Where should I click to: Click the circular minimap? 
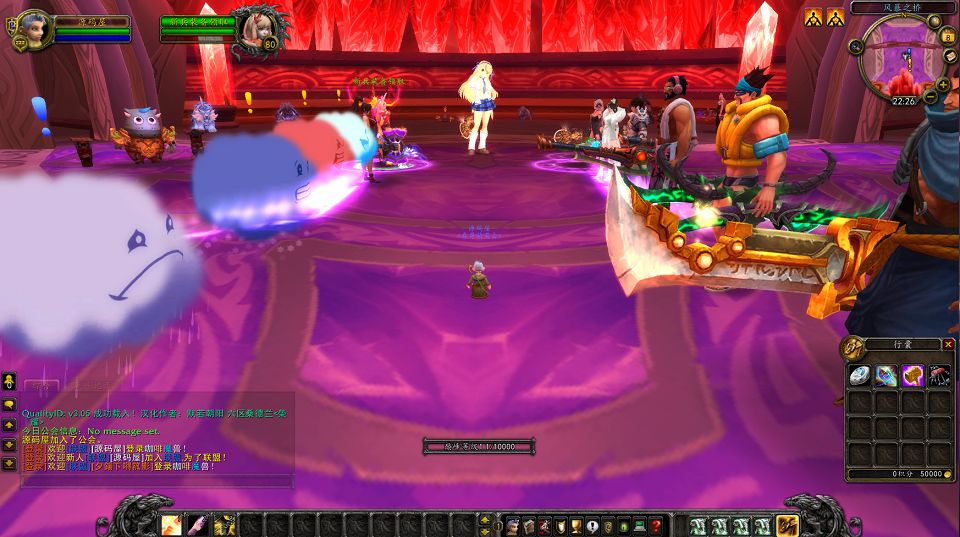(x=897, y=59)
